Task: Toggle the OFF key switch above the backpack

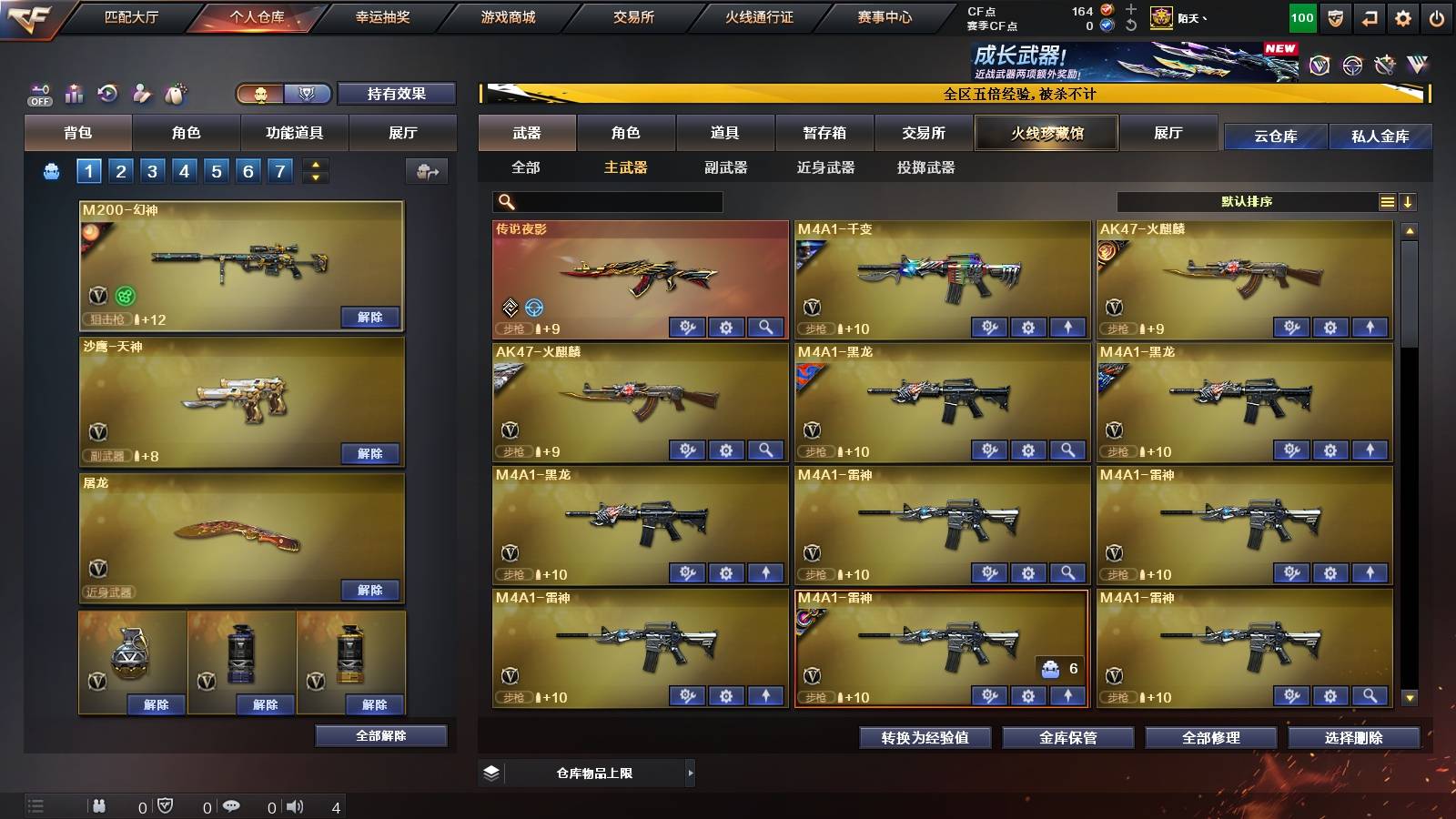Action: tap(38, 94)
